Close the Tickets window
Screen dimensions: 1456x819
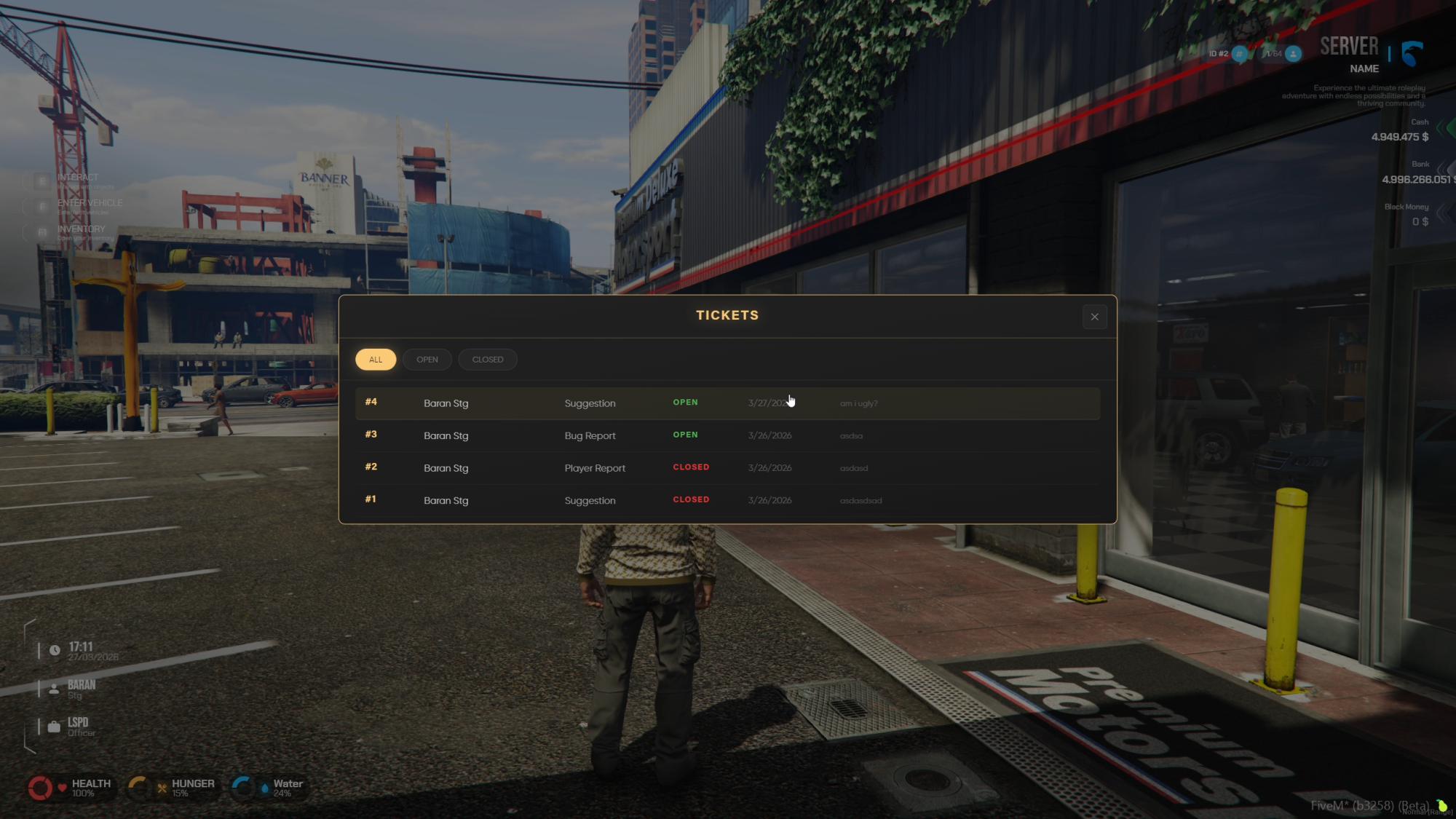click(1094, 317)
